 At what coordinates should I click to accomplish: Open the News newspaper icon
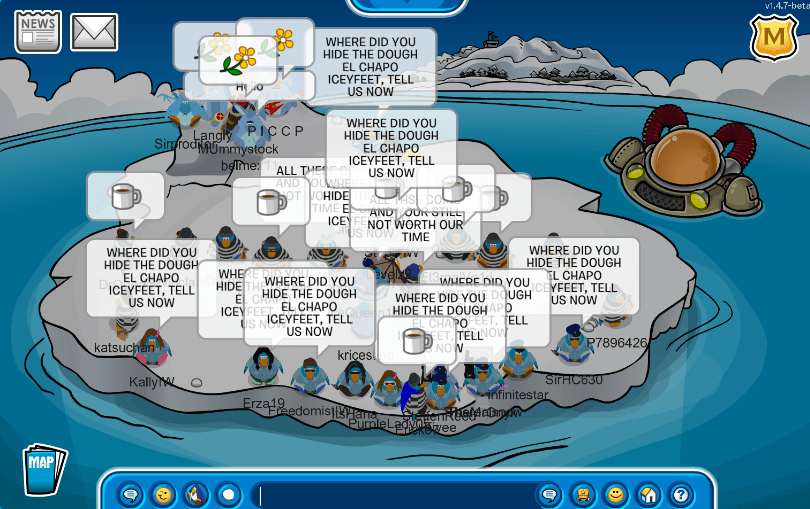point(38,31)
